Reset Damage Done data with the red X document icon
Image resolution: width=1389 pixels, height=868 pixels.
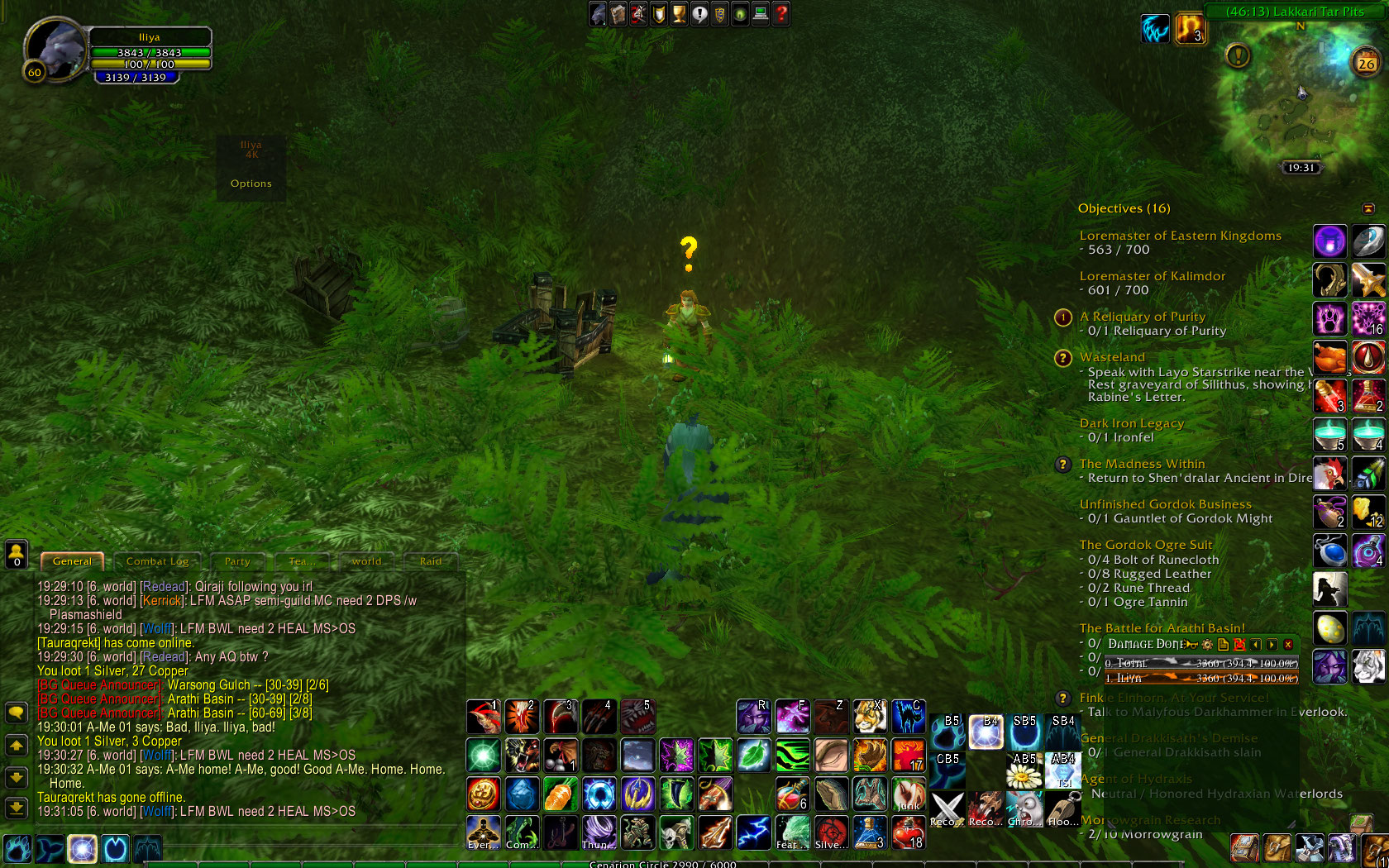tap(1239, 644)
